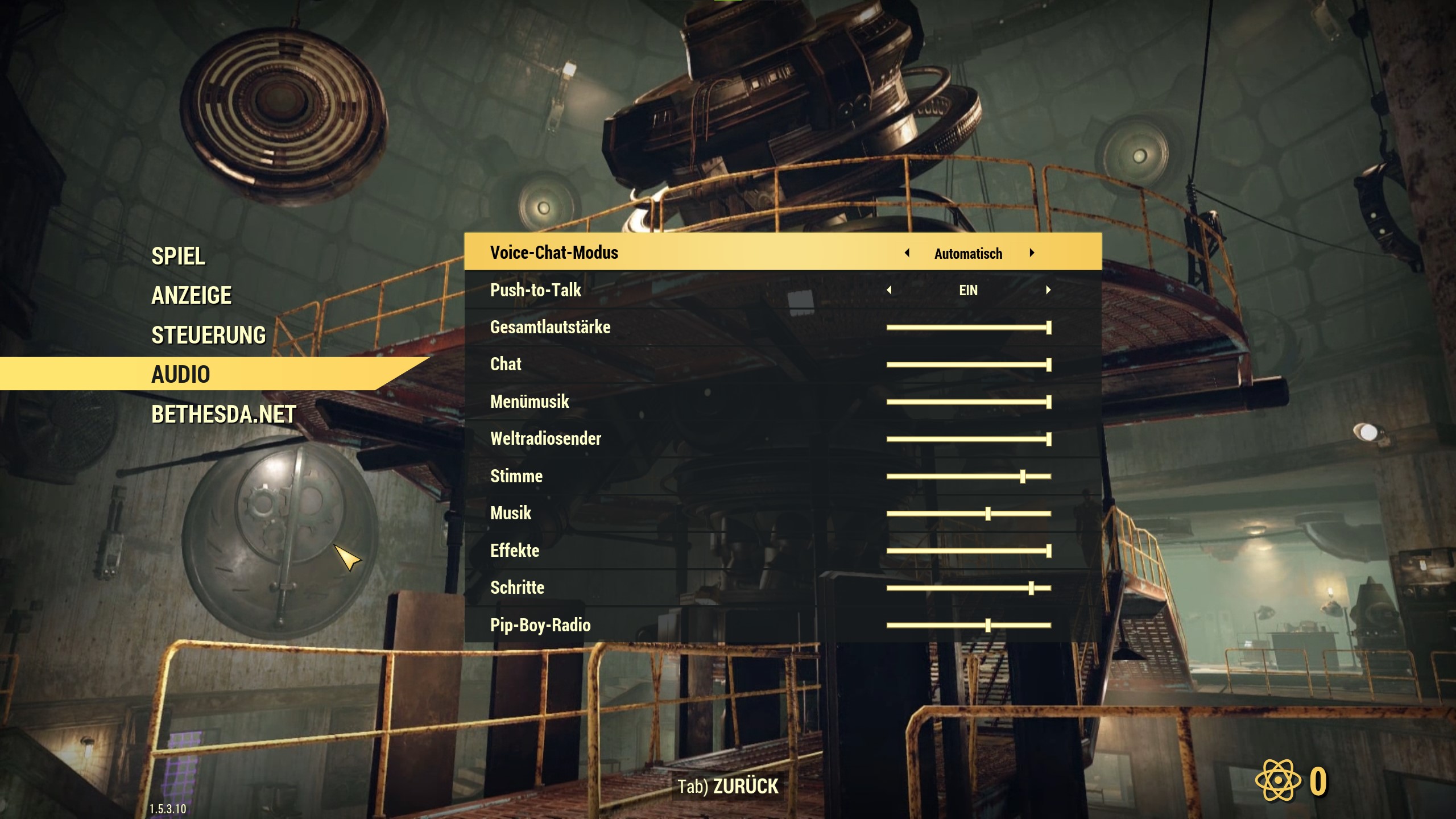Lower the Stimme volume slider
Image resolution: width=1456 pixels, height=819 pixels.
tap(1023, 477)
